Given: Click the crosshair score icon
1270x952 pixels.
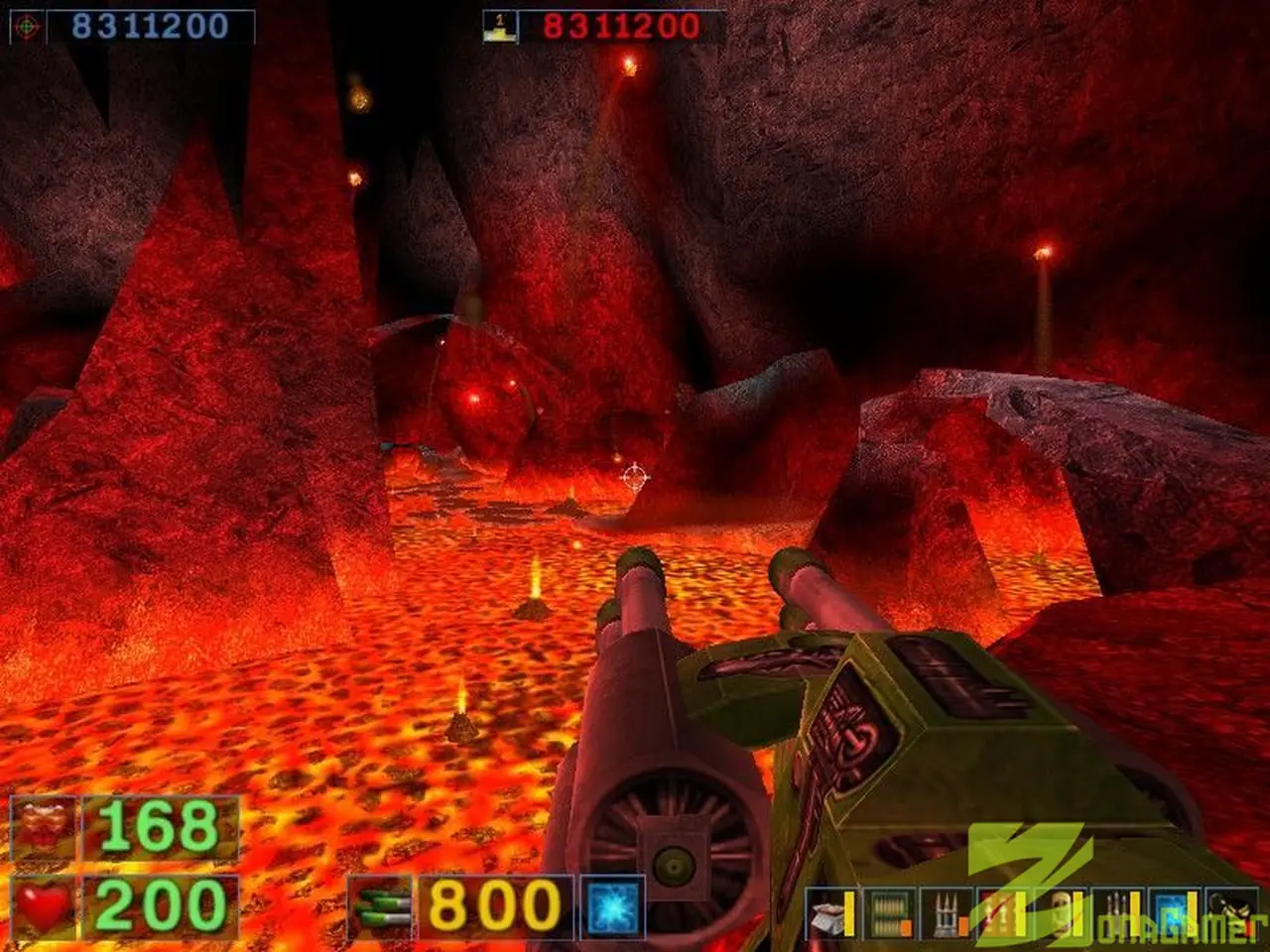Looking at the screenshot, I should click(26, 27).
